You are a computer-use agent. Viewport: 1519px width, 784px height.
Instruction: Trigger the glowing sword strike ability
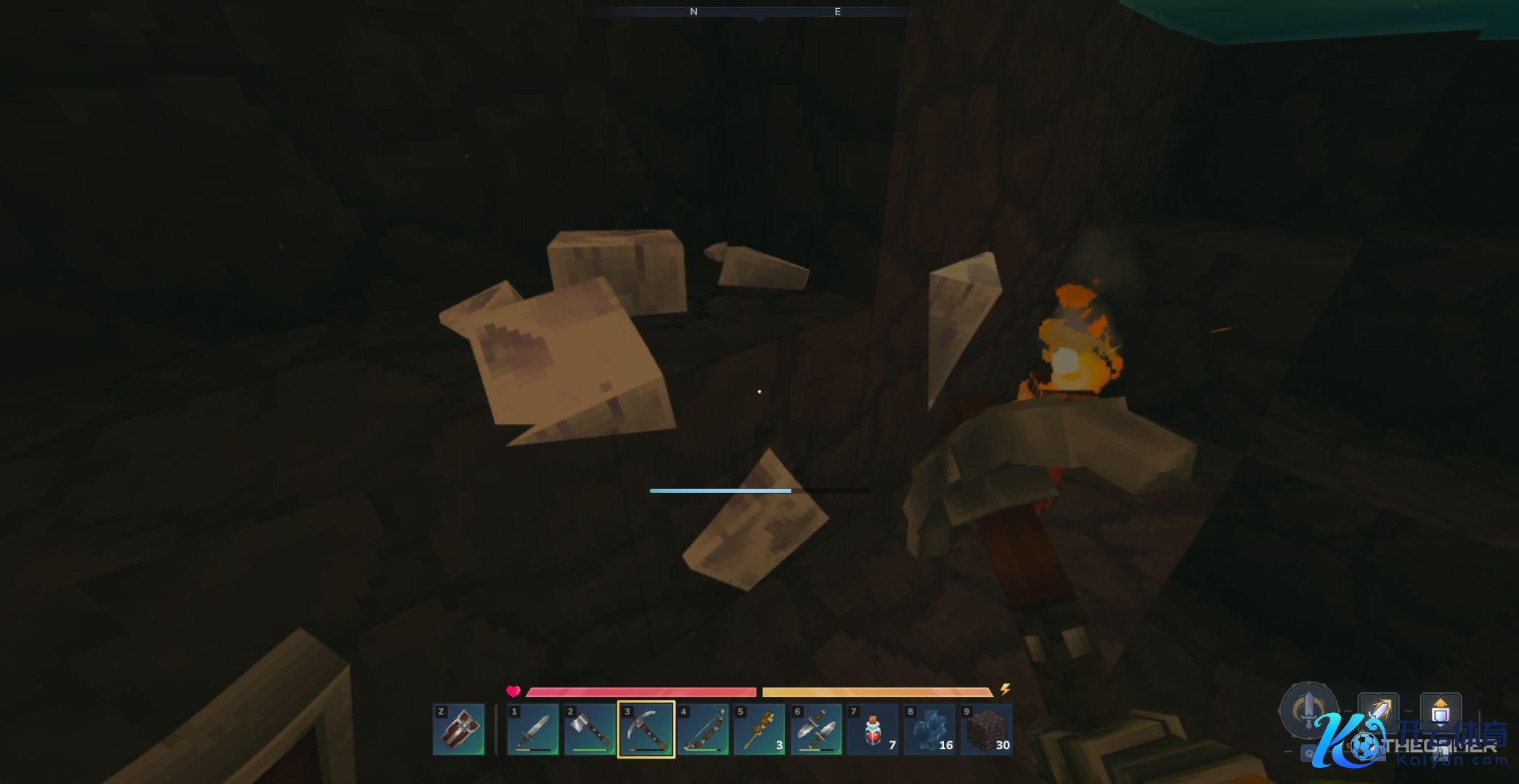tap(1377, 711)
